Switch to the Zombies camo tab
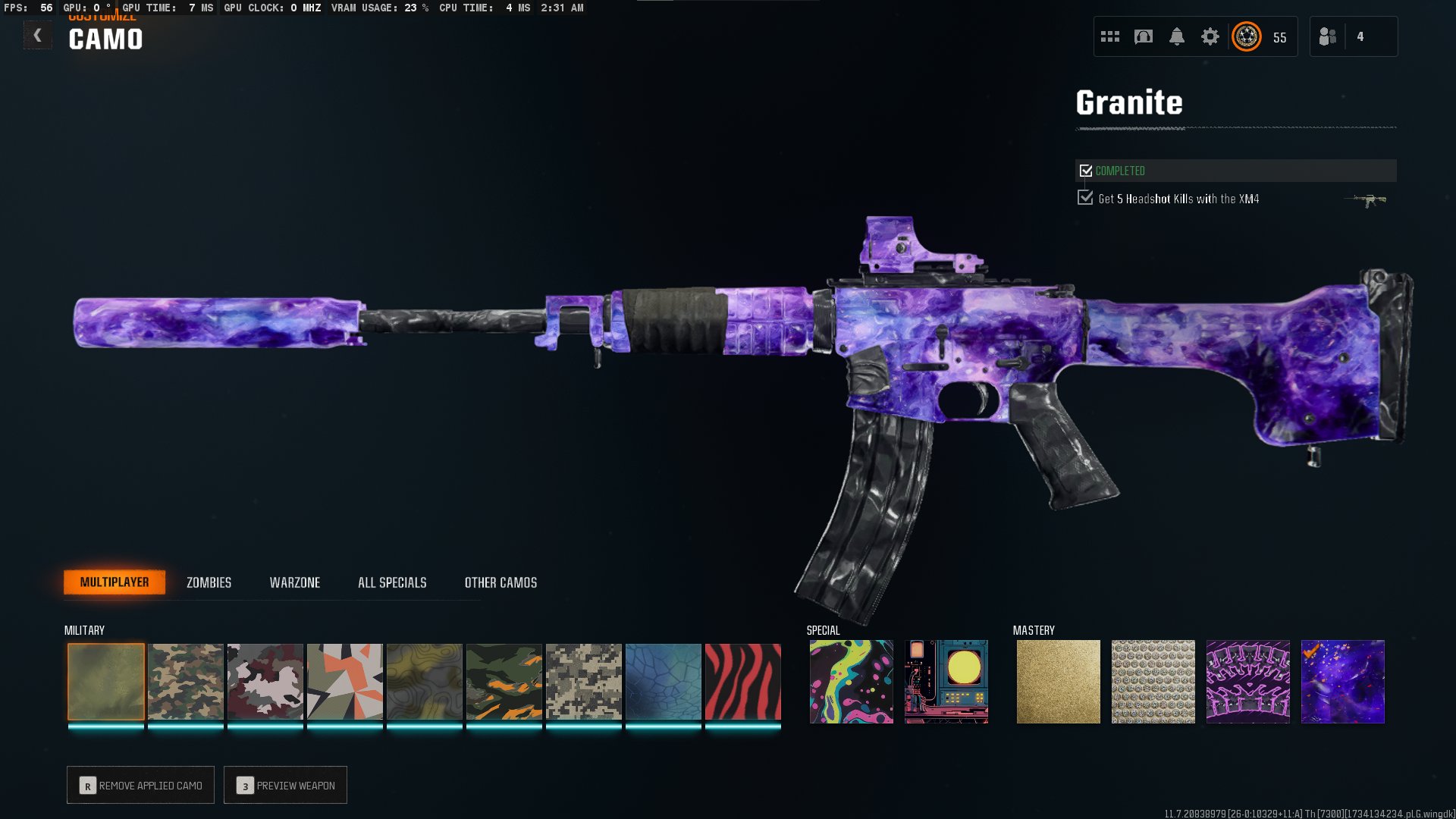Screen dimensions: 1456x819 pos(209,582)
